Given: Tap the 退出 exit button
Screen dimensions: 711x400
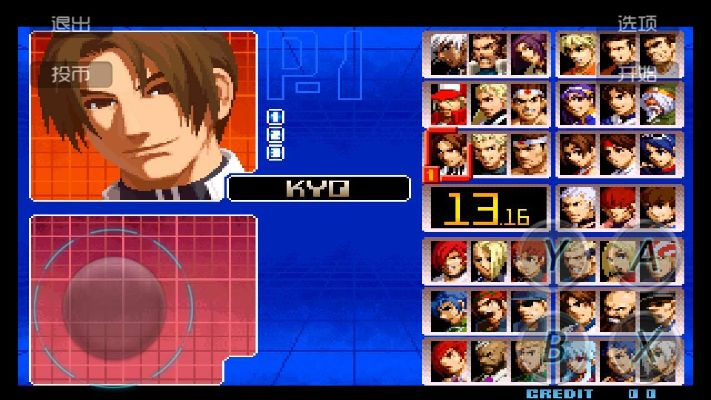Looking at the screenshot, I should tap(69, 22).
